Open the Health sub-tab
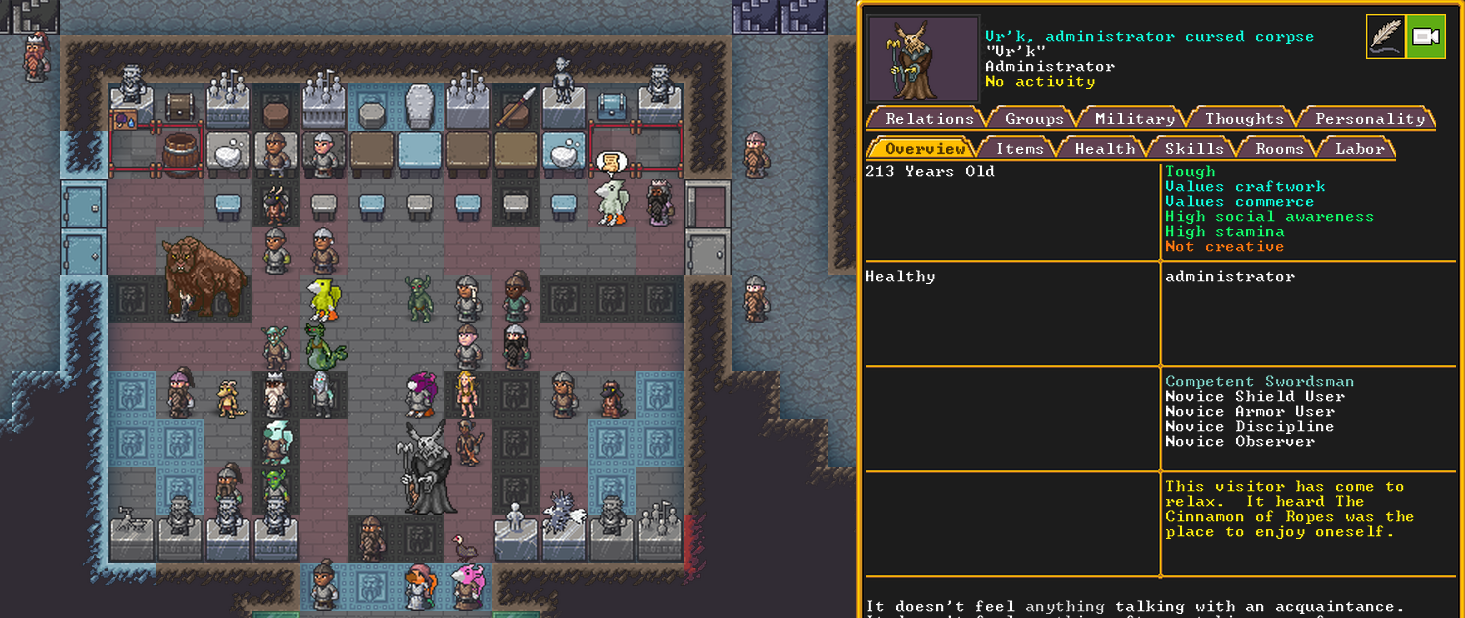1465x618 pixels. pyautogui.click(x=1104, y=149)
